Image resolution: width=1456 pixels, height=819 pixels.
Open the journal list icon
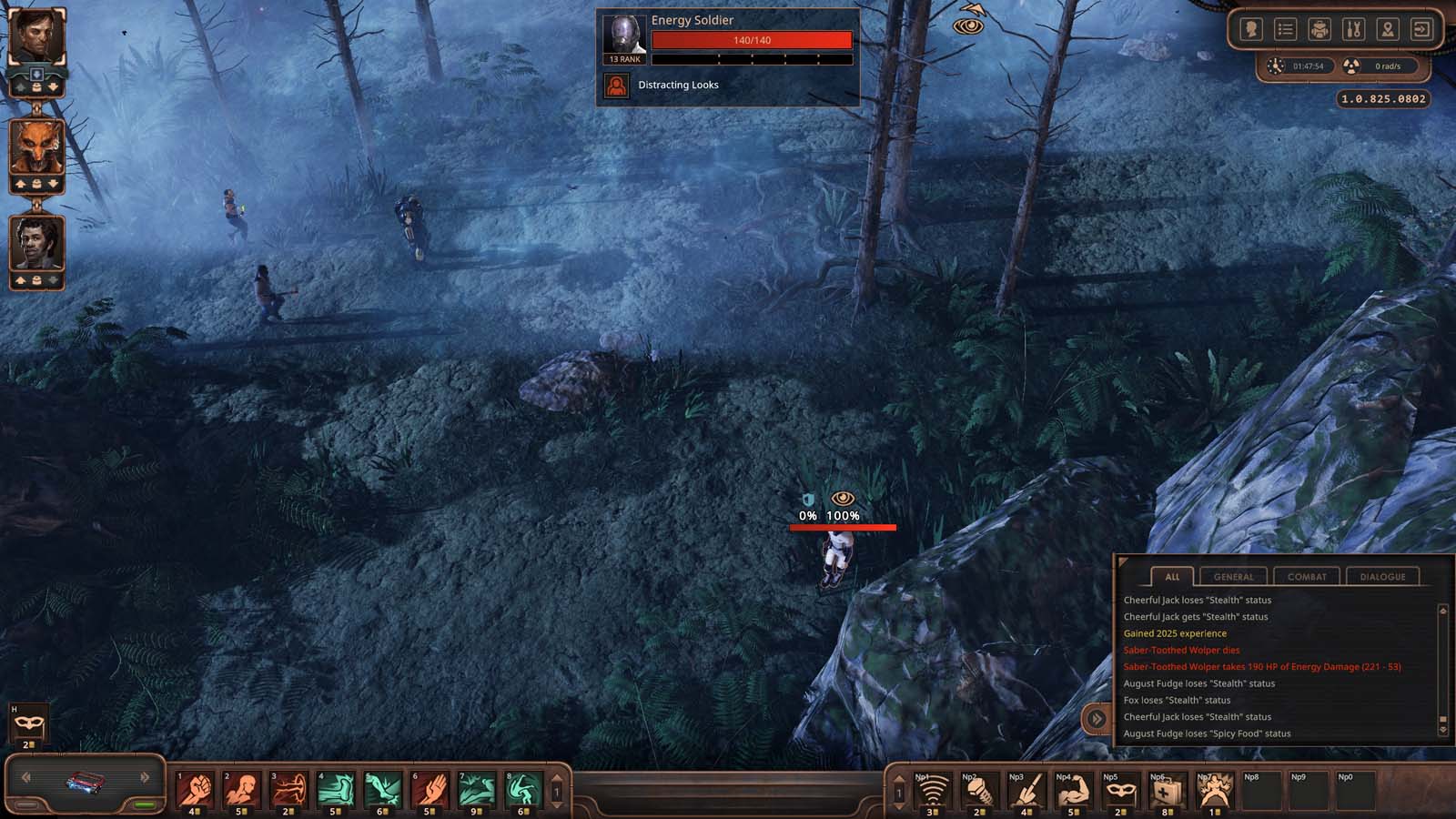[1284, 29]
